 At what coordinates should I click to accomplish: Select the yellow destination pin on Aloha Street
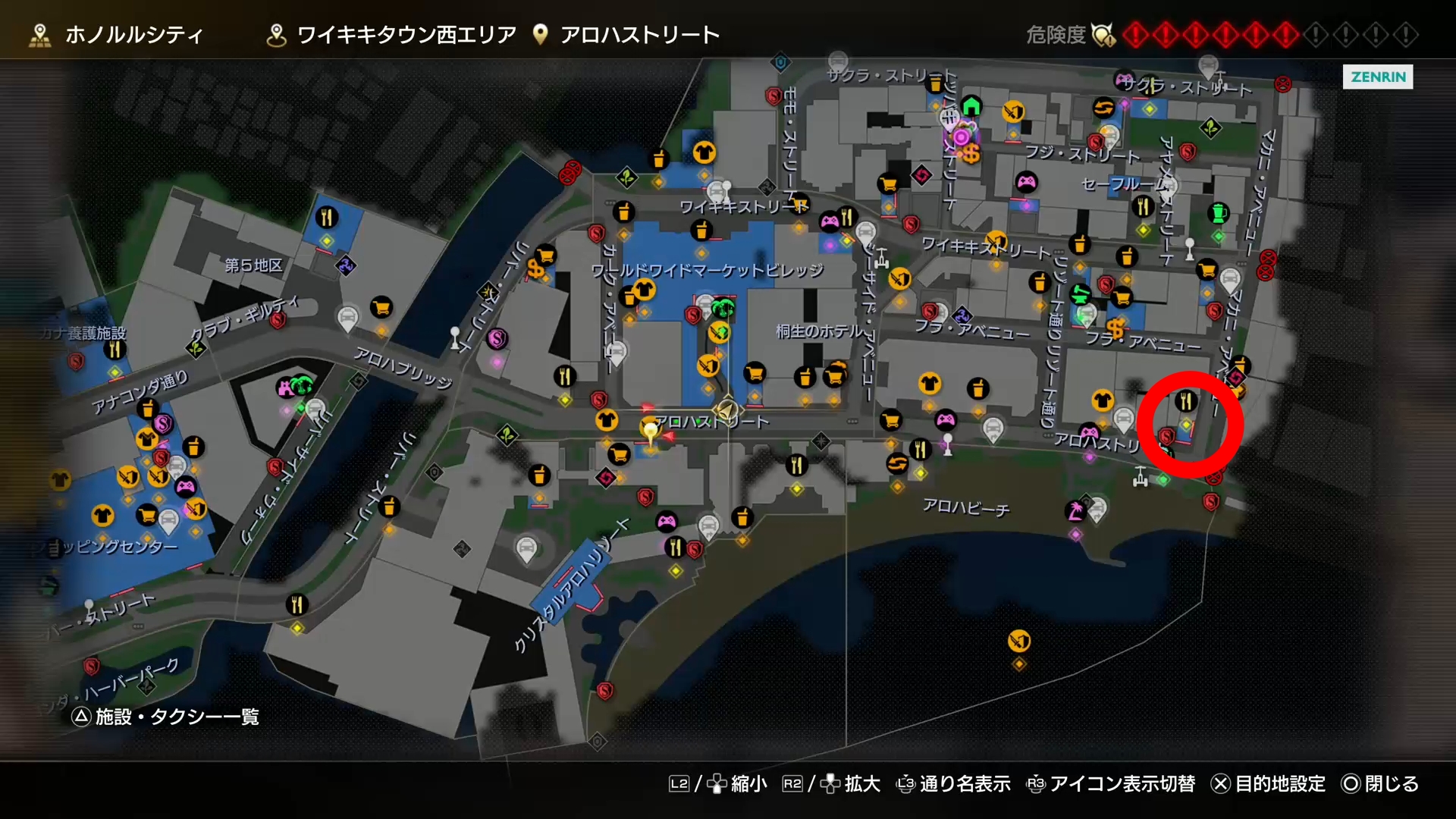(x=650, y=431)
